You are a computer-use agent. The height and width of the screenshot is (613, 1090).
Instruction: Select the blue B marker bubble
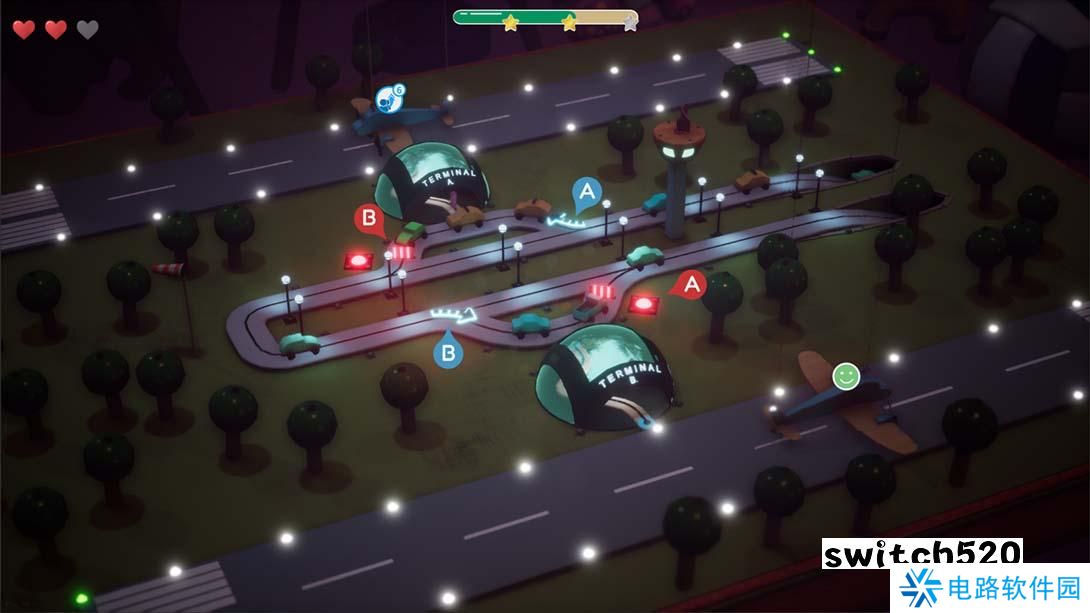coord(449,352)
